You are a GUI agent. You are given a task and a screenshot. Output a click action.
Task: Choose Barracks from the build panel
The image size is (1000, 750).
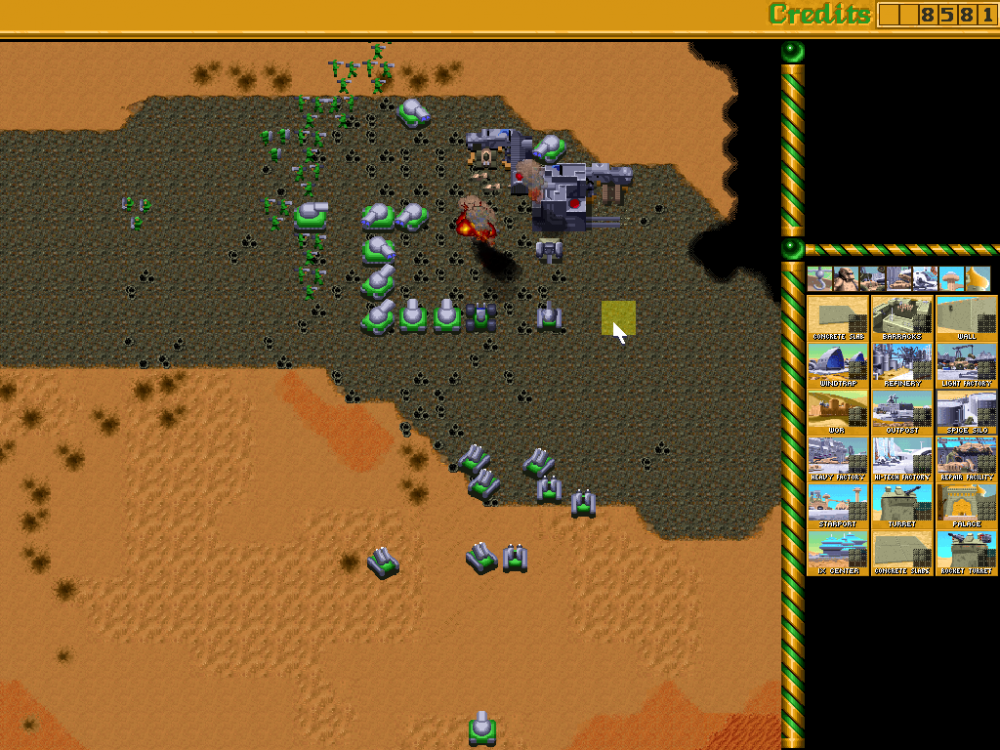click(x=902, y=318)
